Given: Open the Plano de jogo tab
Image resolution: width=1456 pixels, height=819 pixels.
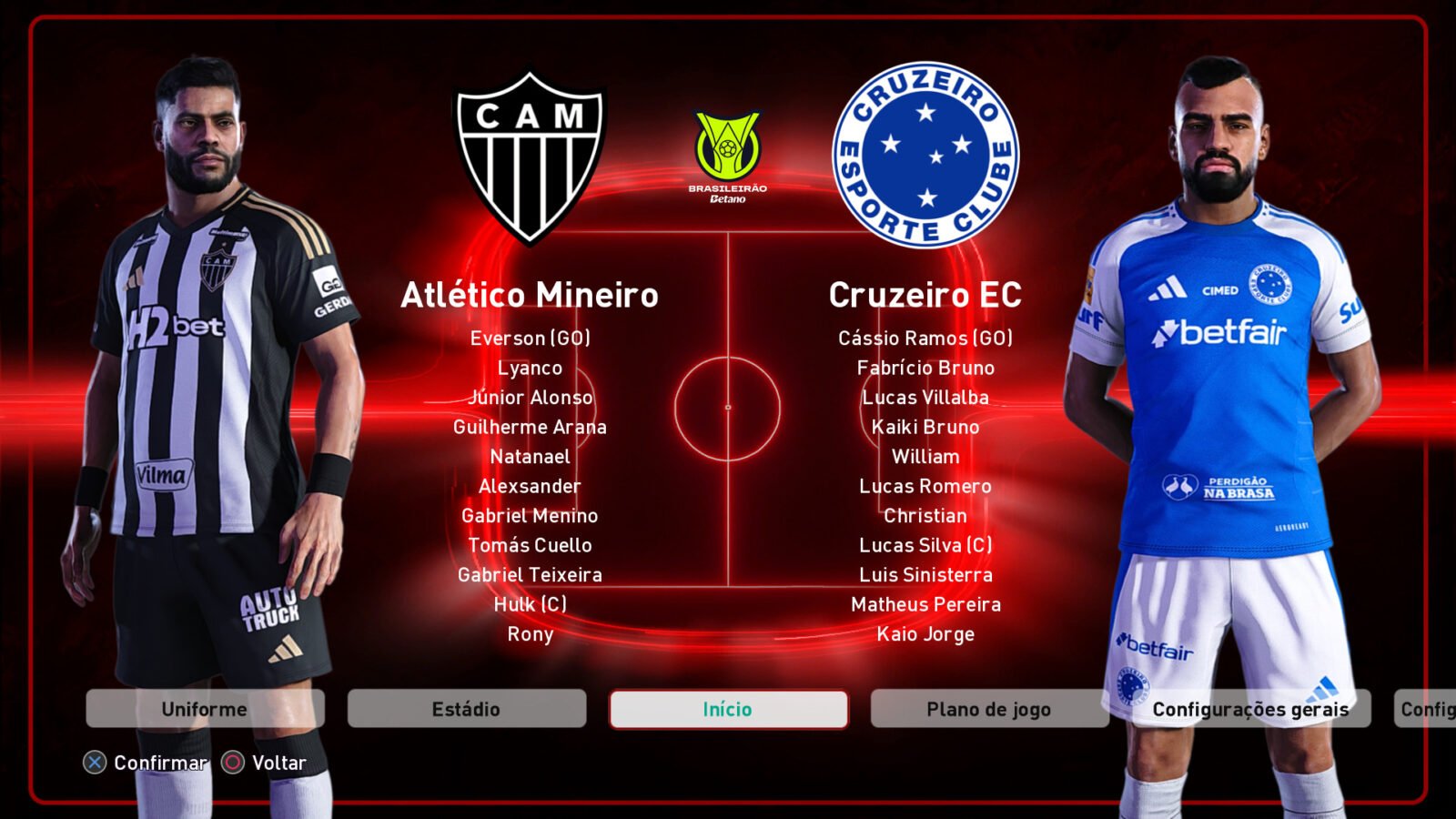Looking at the screenshot, I should tap(988, 708).
